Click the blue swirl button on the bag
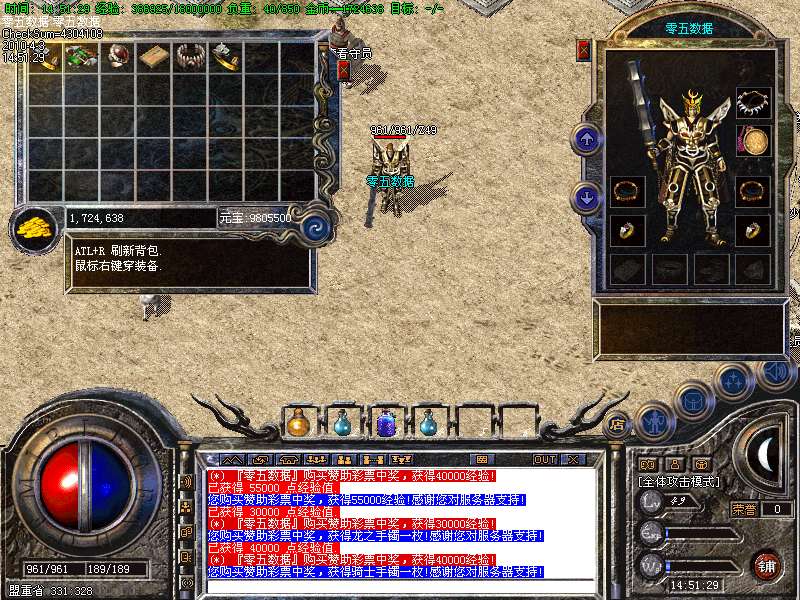The height and width of the screenshot is (600, 800). (x=316, y=226)
